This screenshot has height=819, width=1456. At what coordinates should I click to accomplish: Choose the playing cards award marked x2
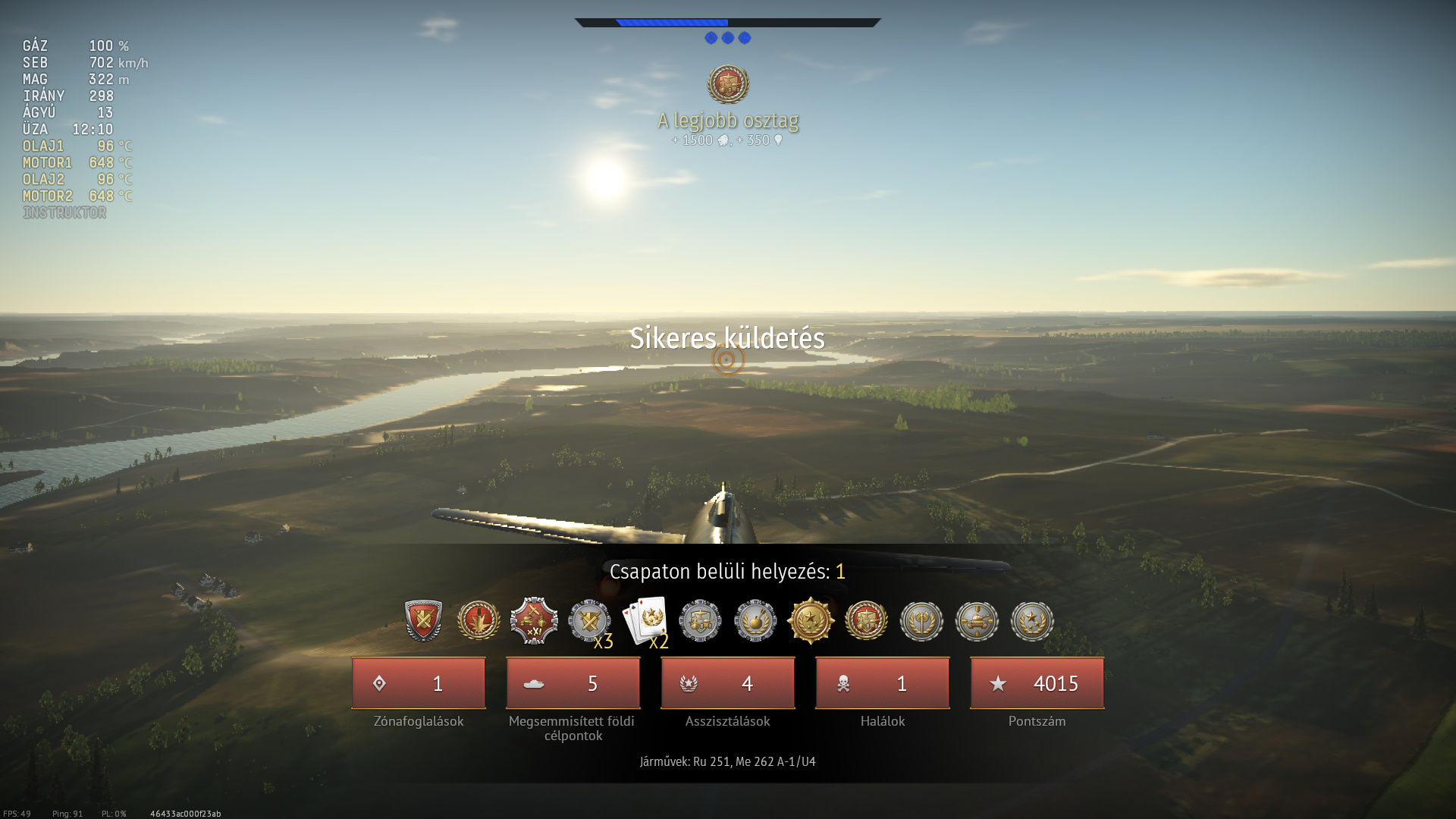(x=645, y=620)
